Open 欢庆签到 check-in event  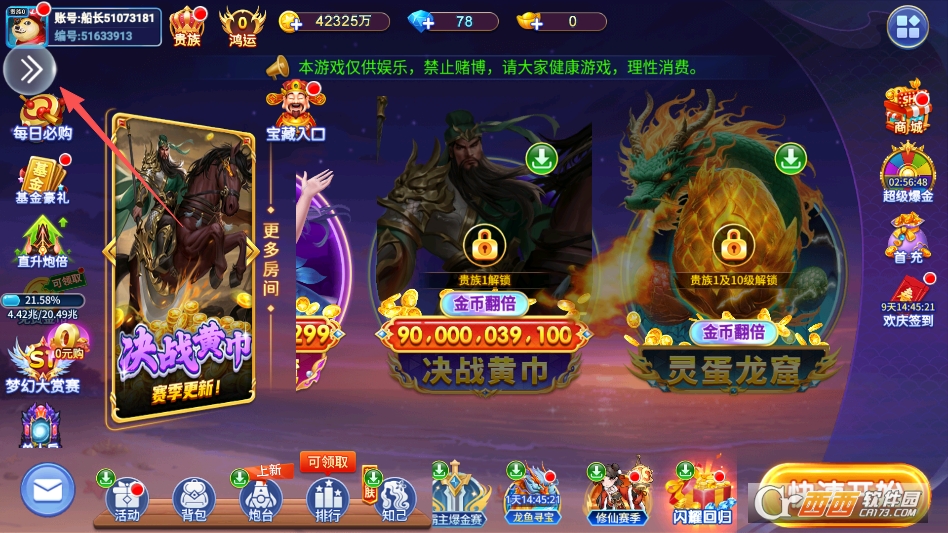click(907, 300)
